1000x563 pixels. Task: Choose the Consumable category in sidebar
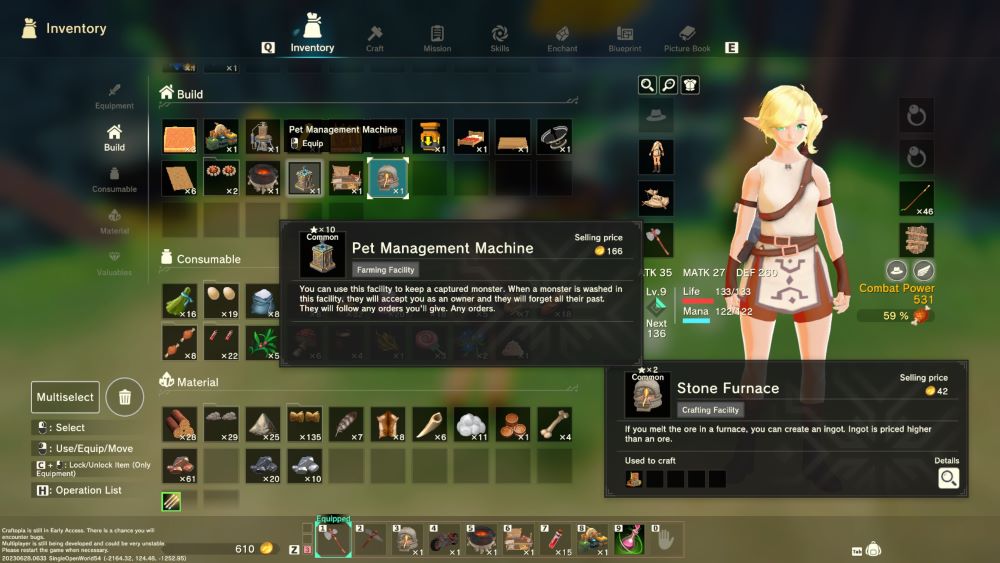(114, 178)
